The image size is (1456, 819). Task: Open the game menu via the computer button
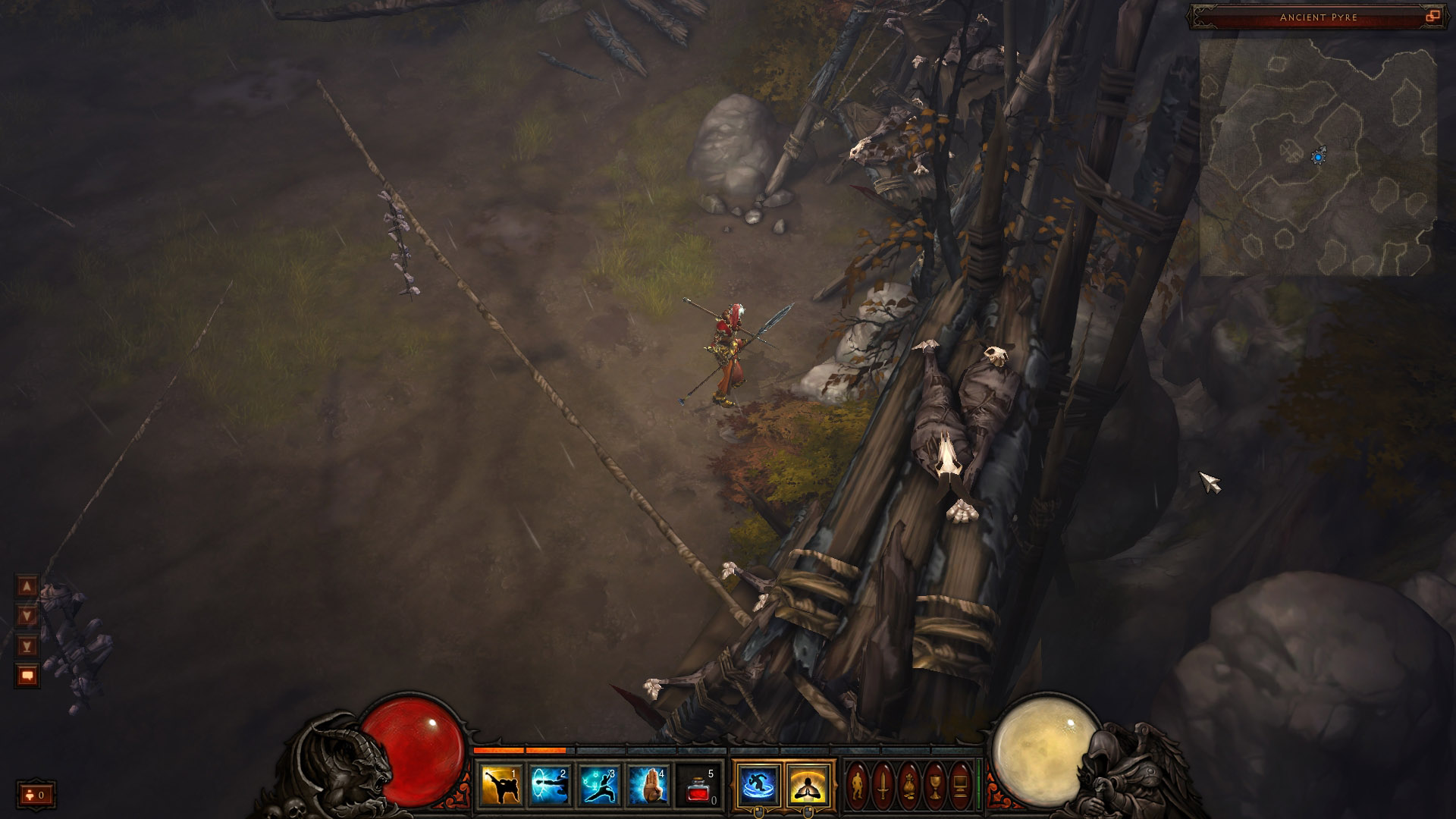(x=961, y=786)
